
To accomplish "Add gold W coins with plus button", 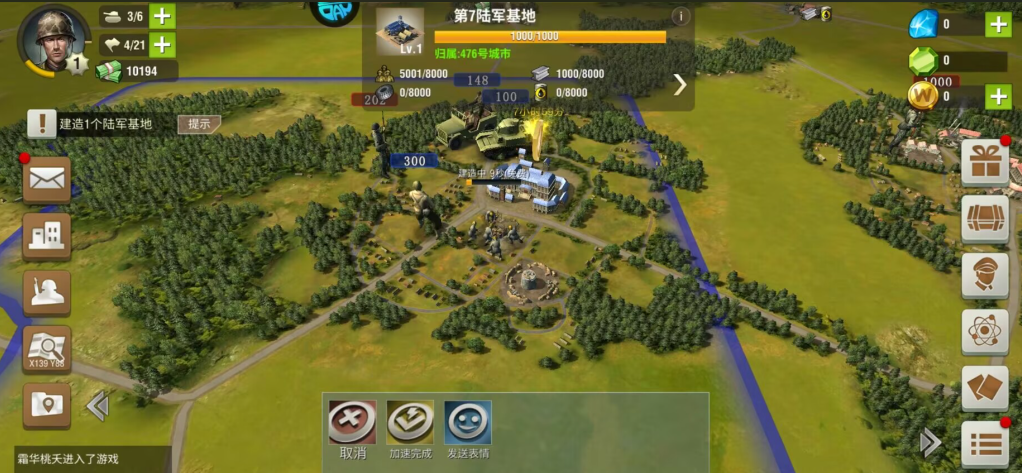I will coord(998,96).
